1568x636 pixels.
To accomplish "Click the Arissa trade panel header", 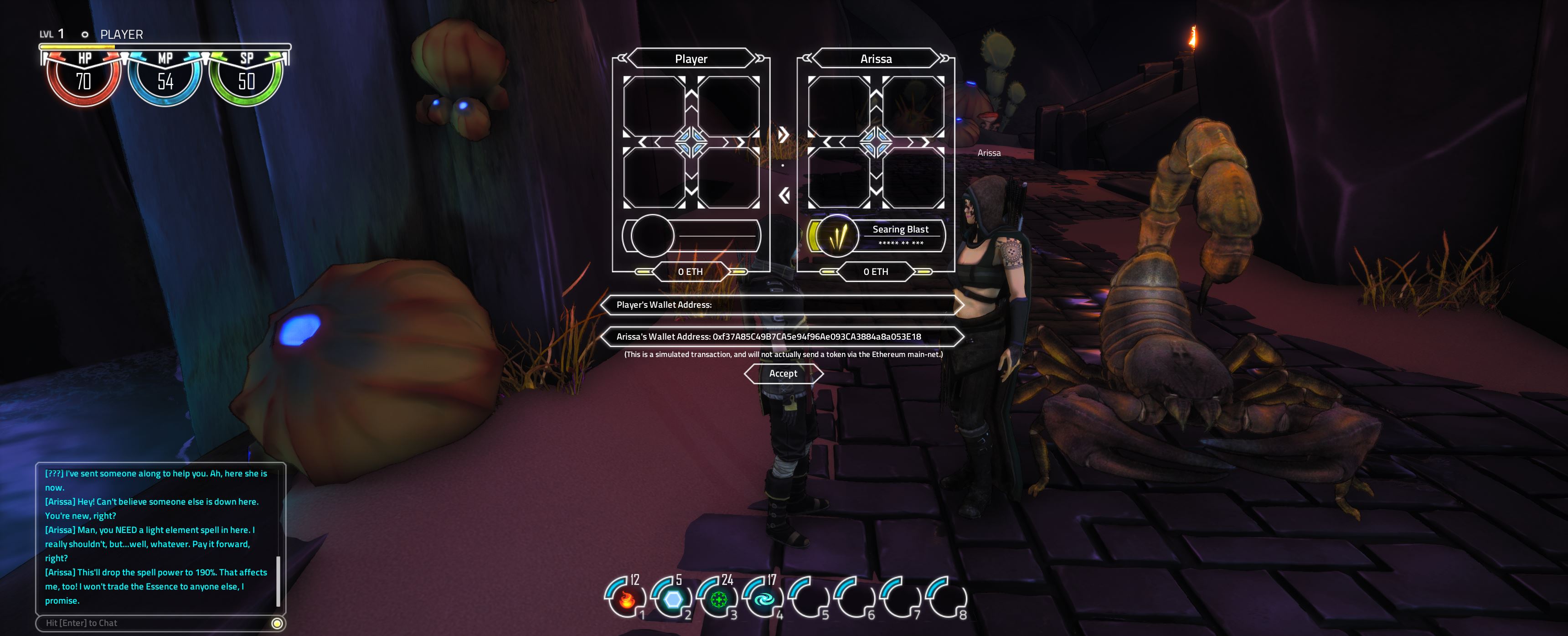I will tap(875, 59).
